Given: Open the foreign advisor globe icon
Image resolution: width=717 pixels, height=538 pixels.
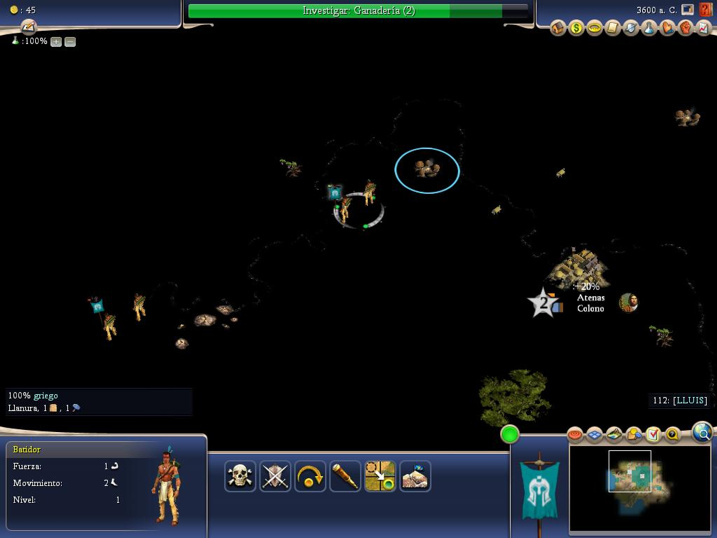Looking at the screenshot, I should (x=631, y=28).
